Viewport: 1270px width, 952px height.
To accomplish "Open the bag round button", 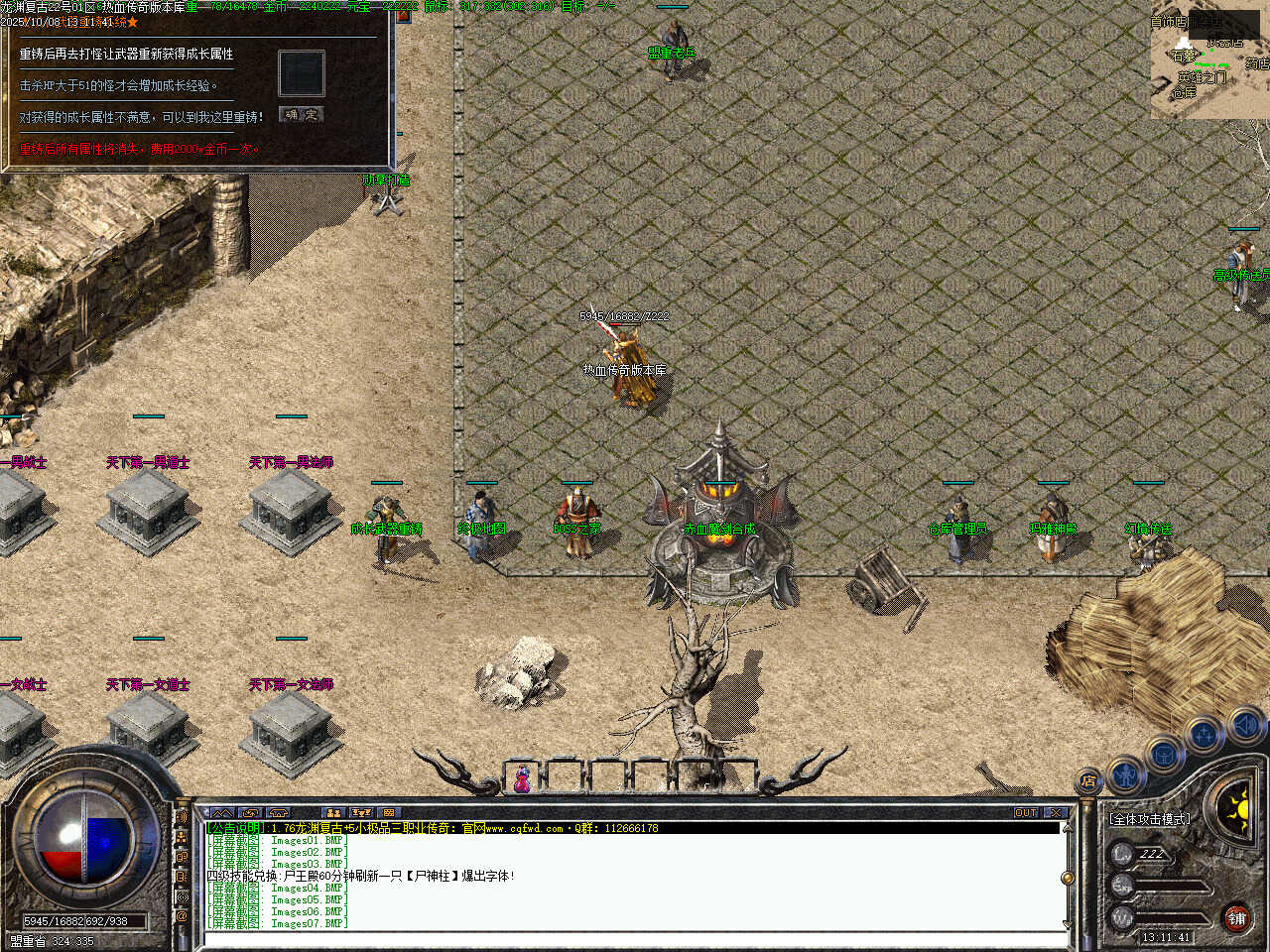I will pyautogui.click(x=1163, y=753).
